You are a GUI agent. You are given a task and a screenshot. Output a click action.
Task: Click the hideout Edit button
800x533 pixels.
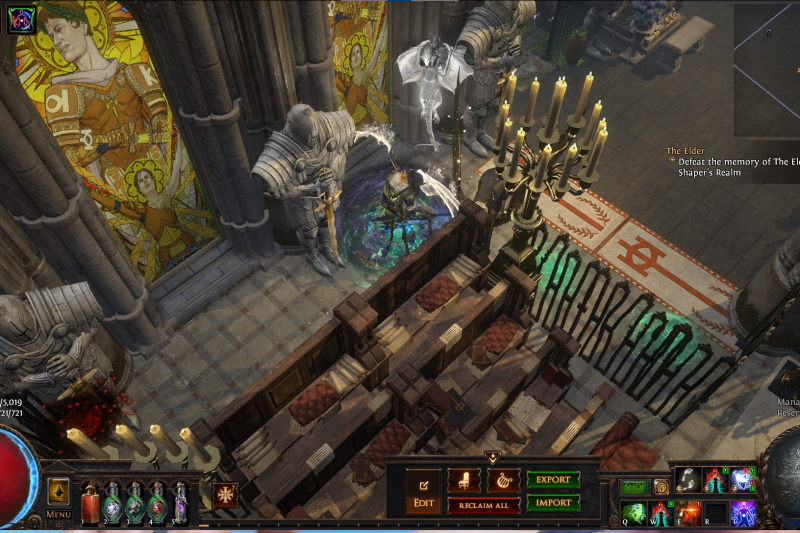point(423,490)
